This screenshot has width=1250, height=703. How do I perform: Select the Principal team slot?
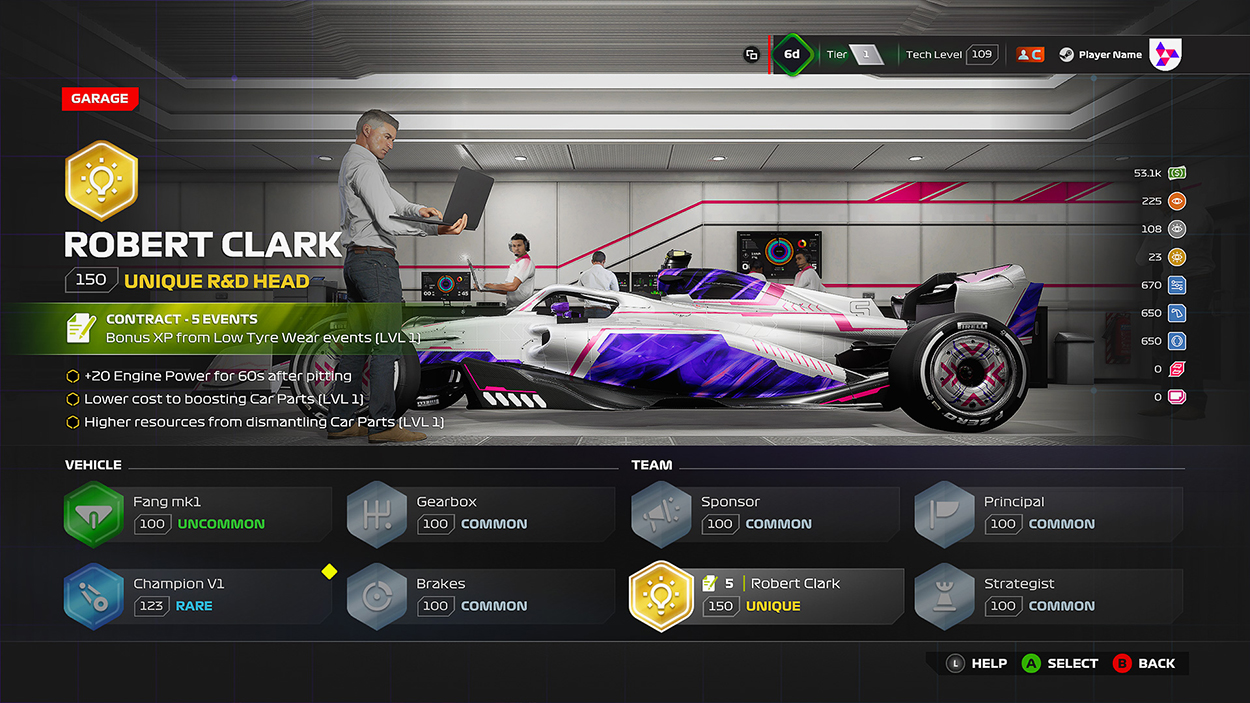tap(1047, 514)
